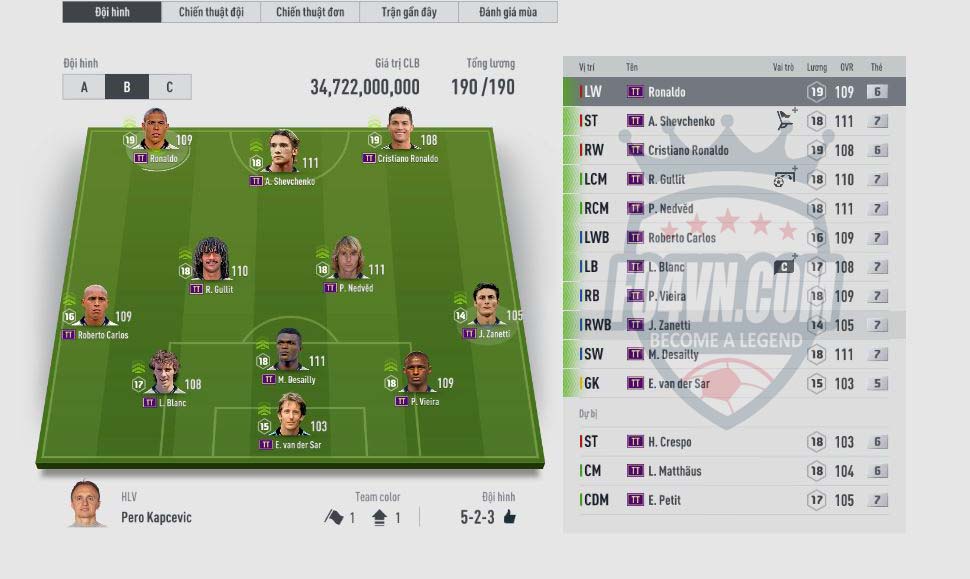Open the Đánh giá mùa tab
This screenshot has height=579, width=970.
[507, 12]
